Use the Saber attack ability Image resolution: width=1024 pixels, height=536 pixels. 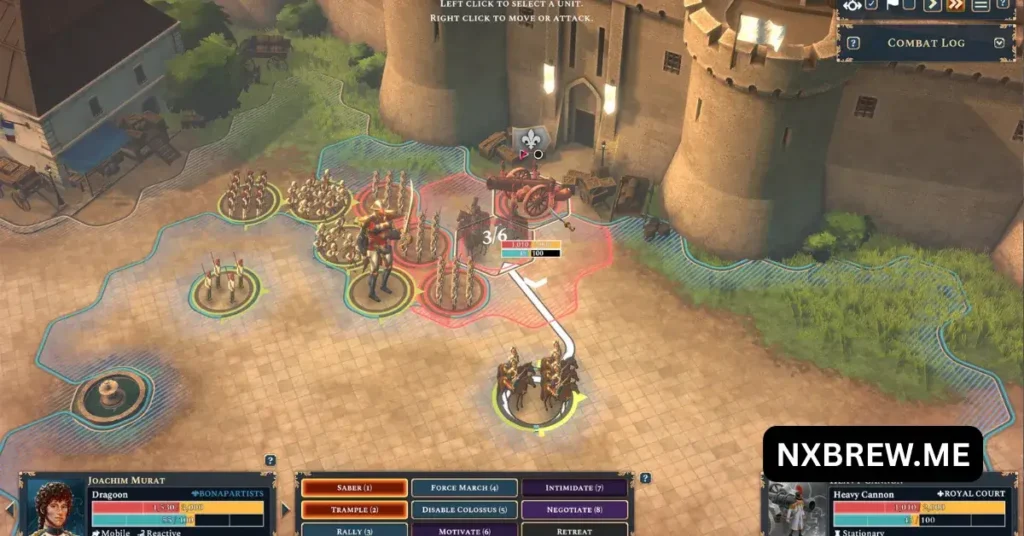pyautogui.click(x=355, y=488)
